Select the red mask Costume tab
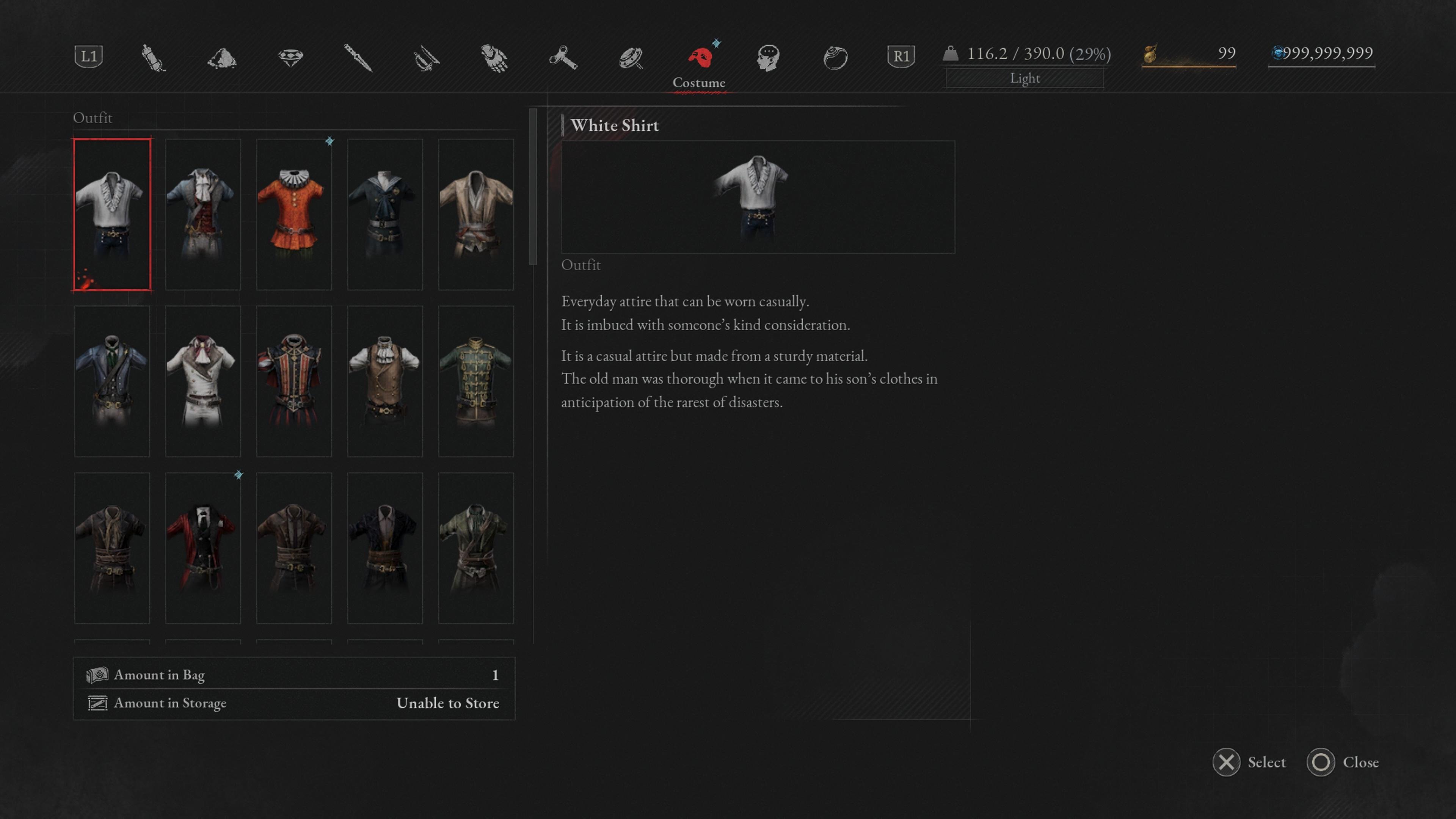 pos(699,57)
